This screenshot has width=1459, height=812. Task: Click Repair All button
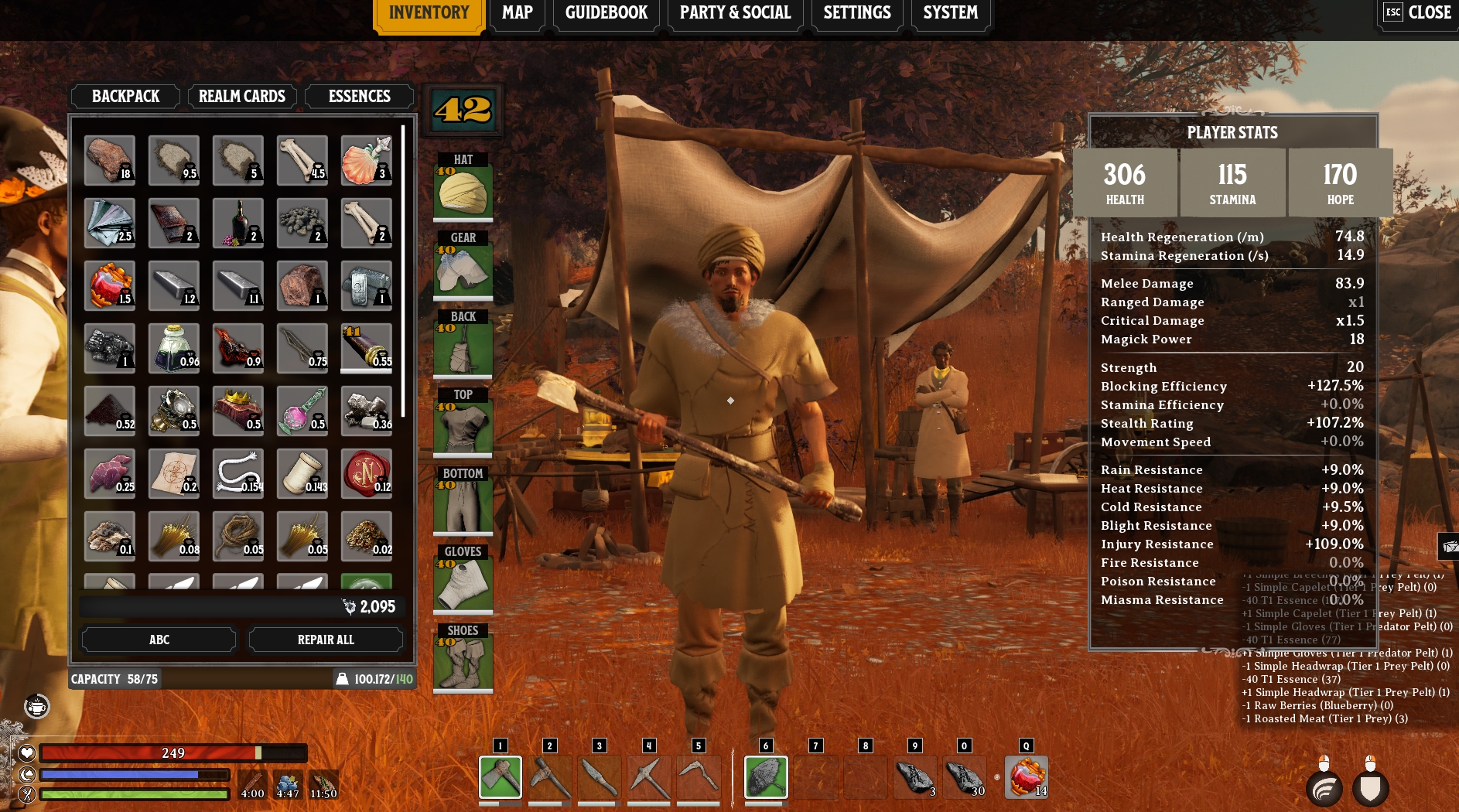(326, 640)
